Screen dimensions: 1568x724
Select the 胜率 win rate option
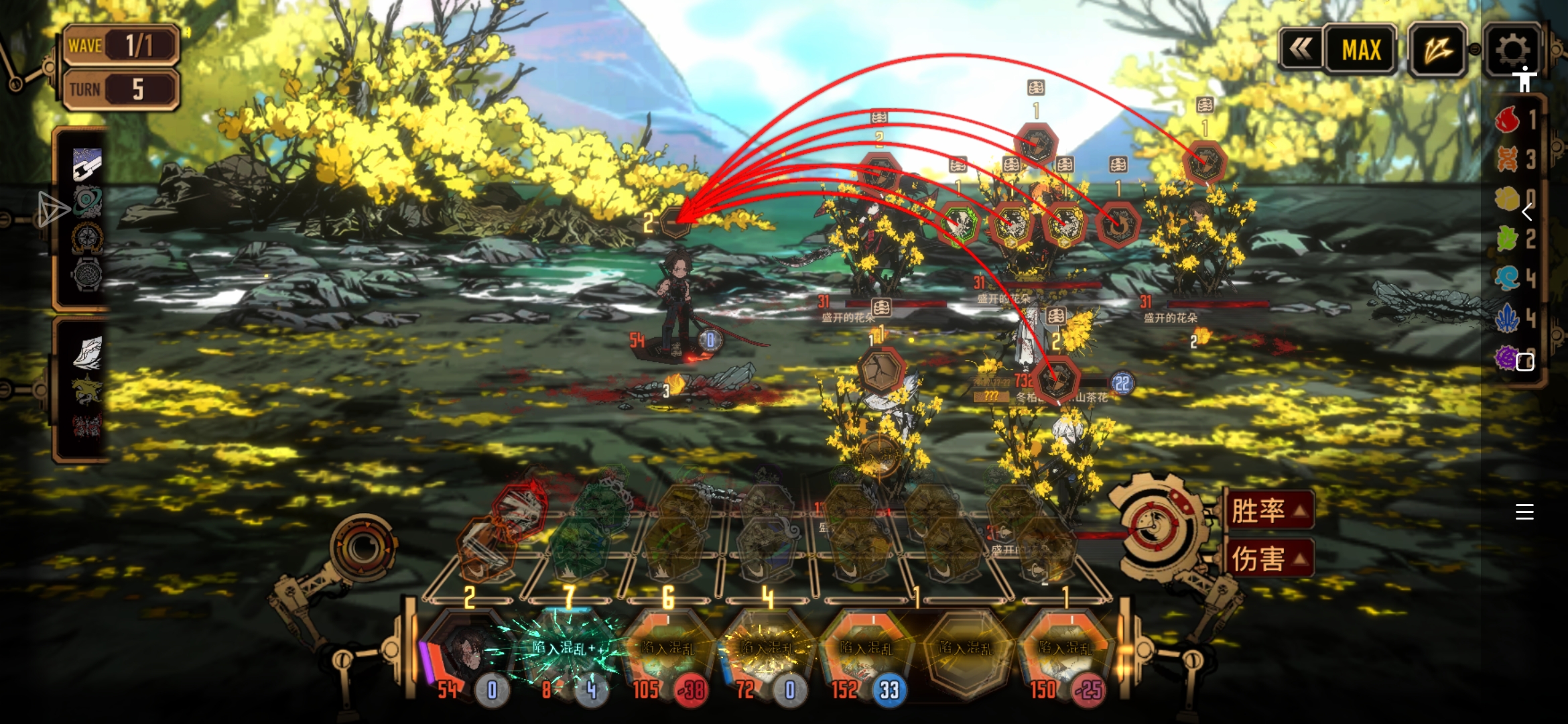tap(1268, 511)
